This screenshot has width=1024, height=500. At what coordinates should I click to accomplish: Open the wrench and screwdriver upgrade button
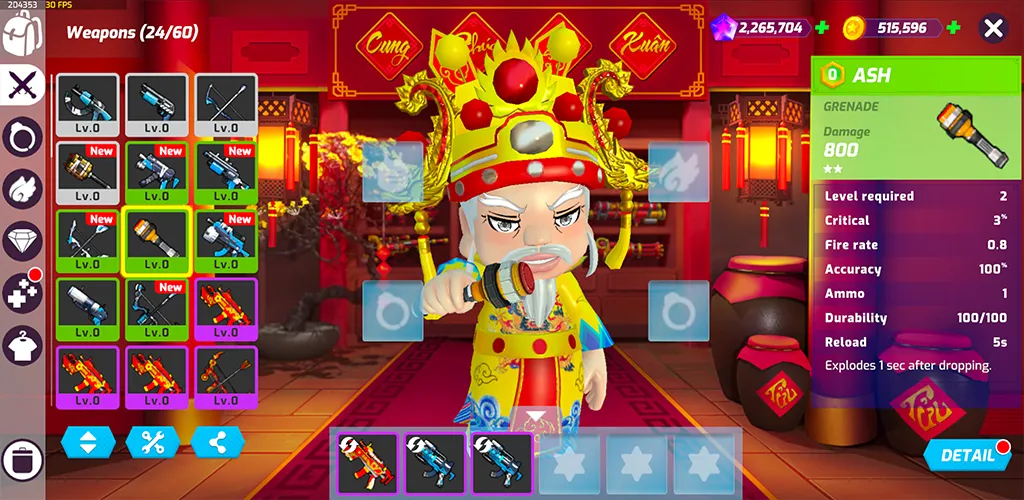pyautogui.click(x=153, y=442)
